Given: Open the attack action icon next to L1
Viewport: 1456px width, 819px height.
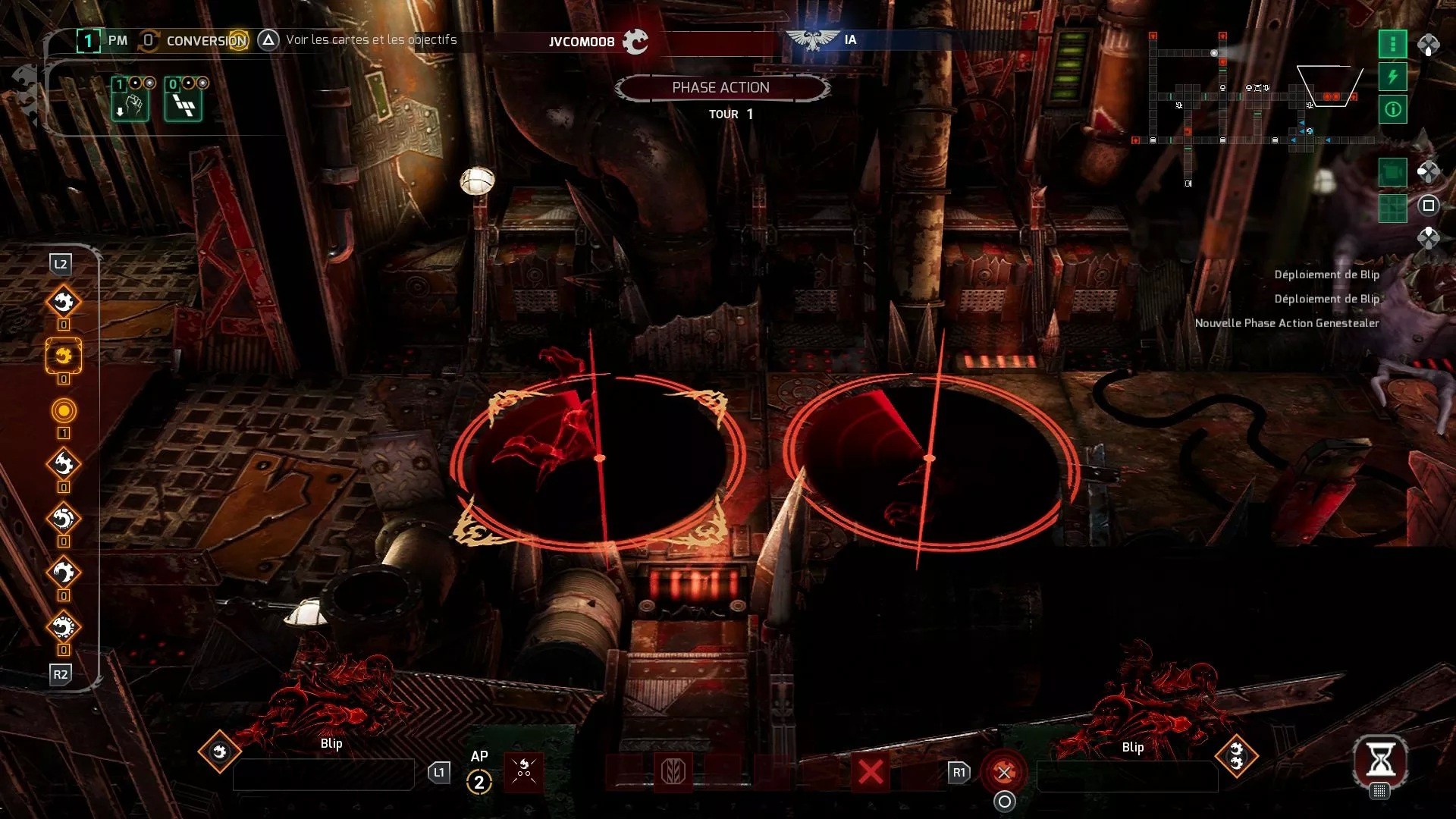Looking at the screenshot, I should (x=525, y=771).
